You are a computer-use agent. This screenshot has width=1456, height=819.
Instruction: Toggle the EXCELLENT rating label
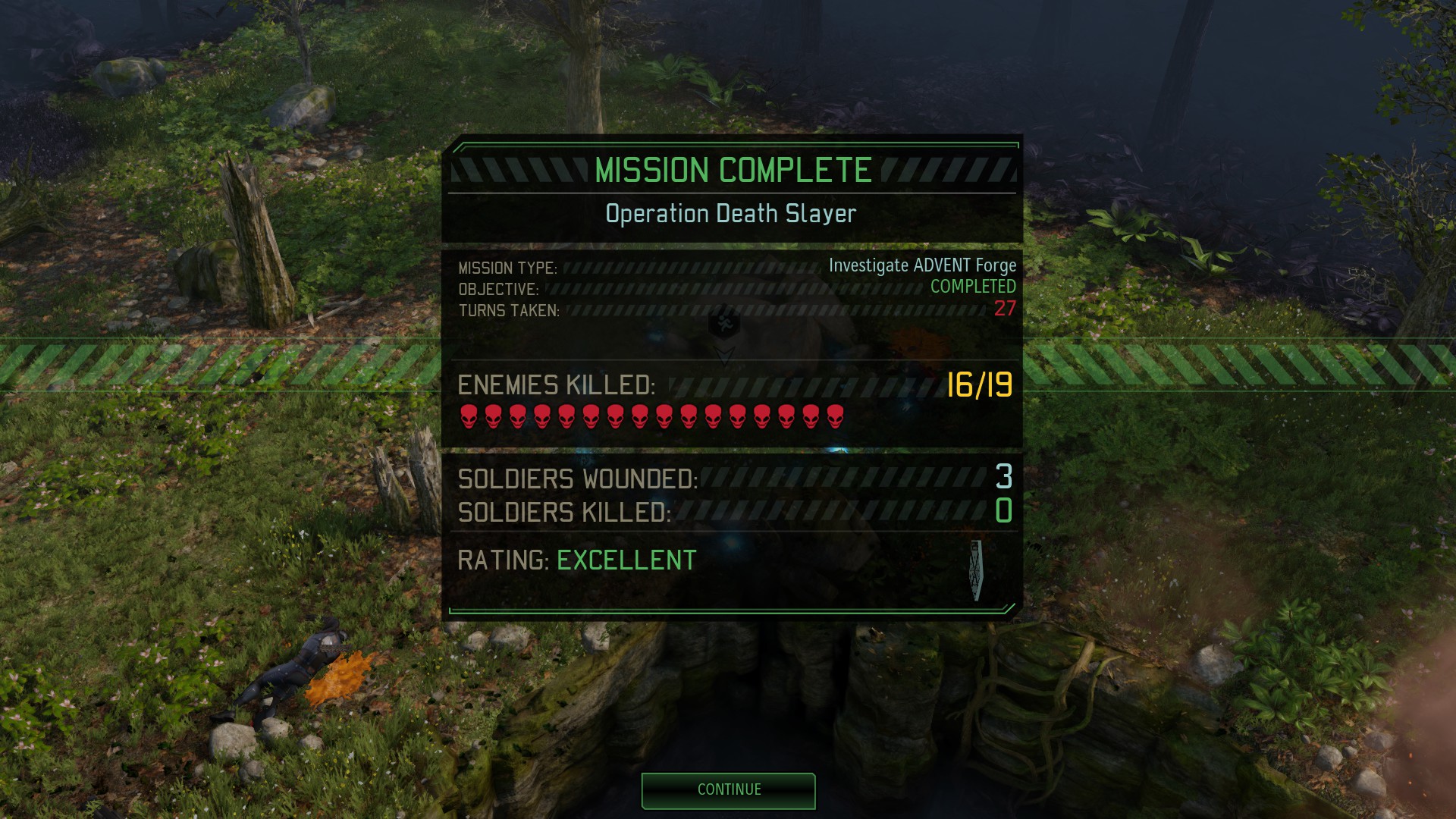[x=624, y=560]
